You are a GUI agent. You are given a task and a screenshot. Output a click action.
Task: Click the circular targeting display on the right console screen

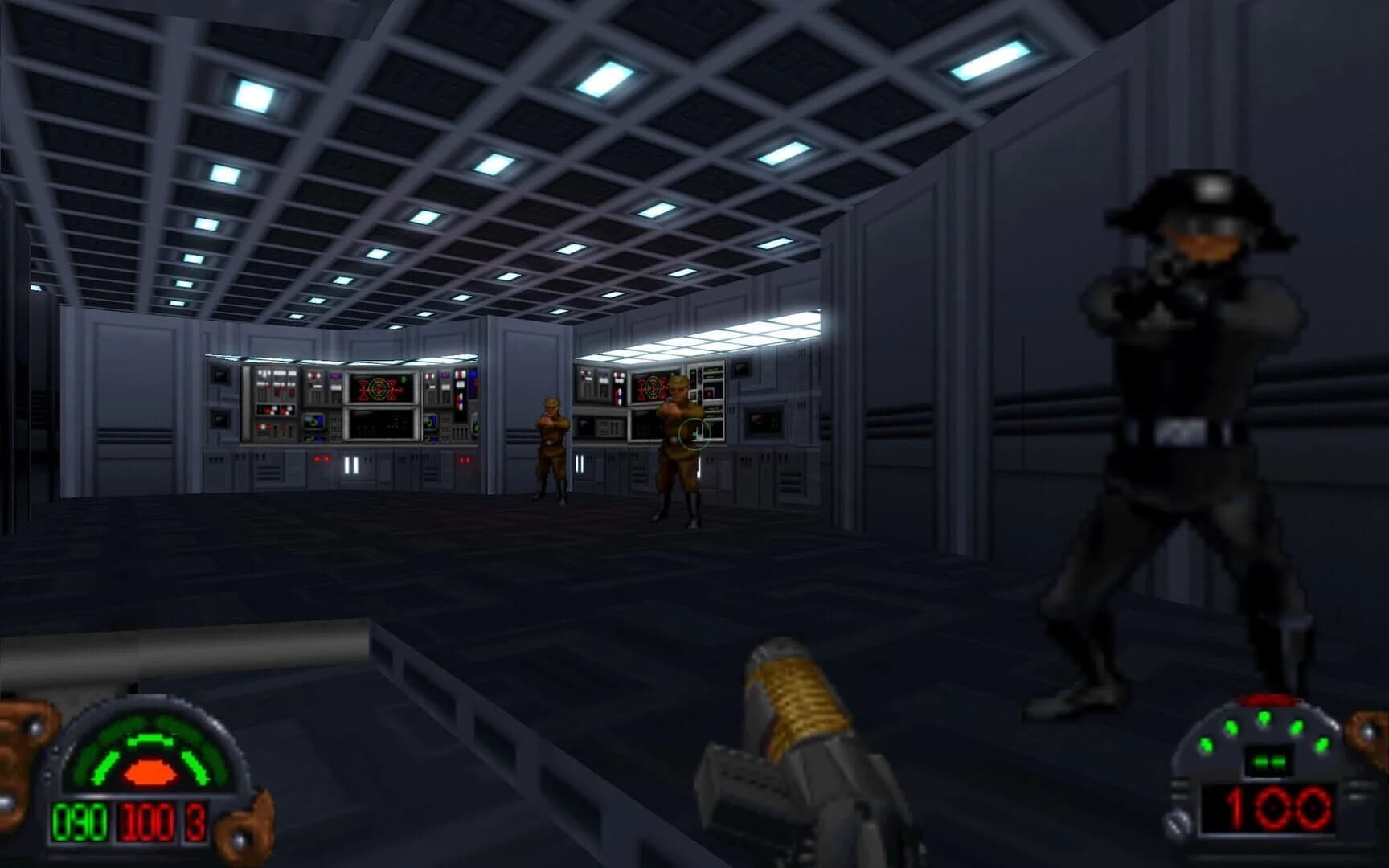pyautogui.click(x=651, y=388)
